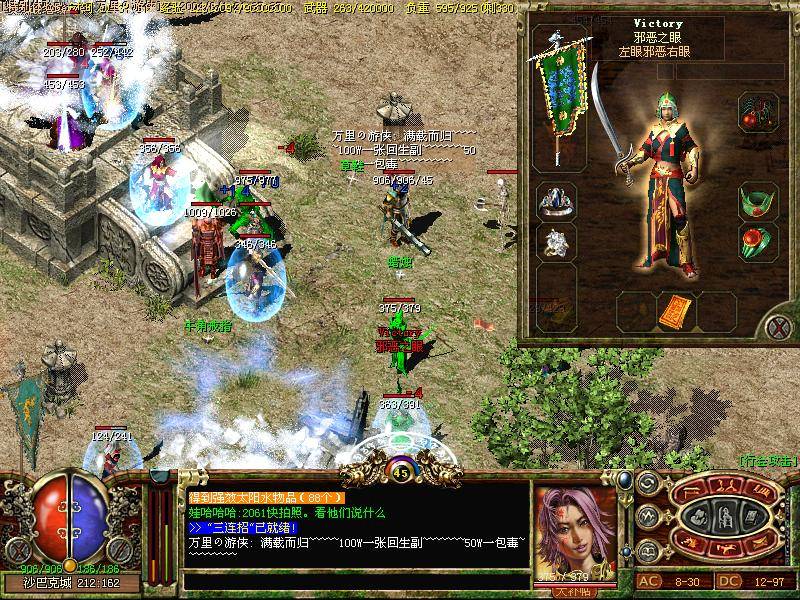Image resolution: width=800 pixels, height=600 pixels.
Task: Click the equipped curved sword
Action: [613, 130]
